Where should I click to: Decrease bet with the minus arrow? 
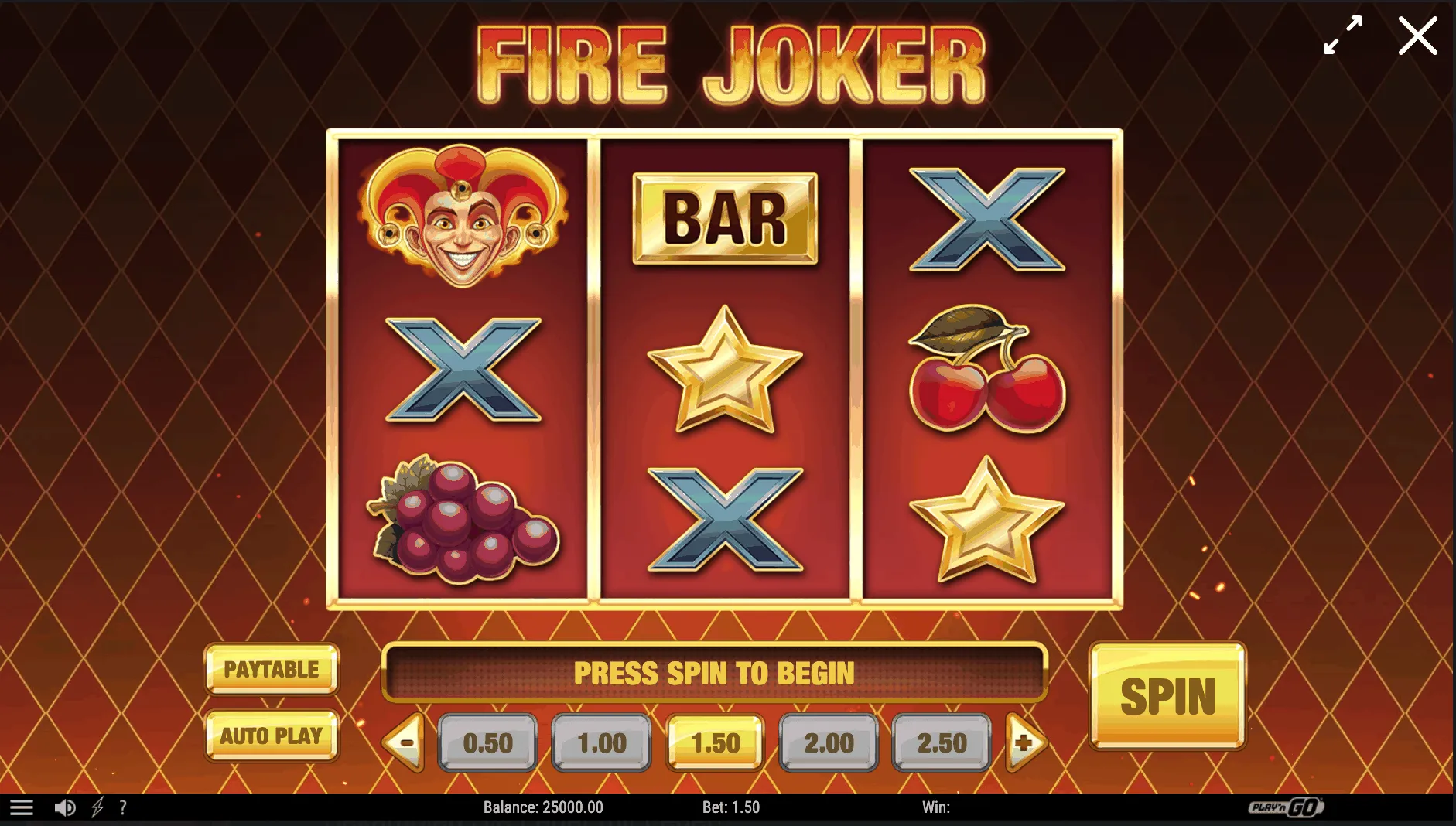403,743
